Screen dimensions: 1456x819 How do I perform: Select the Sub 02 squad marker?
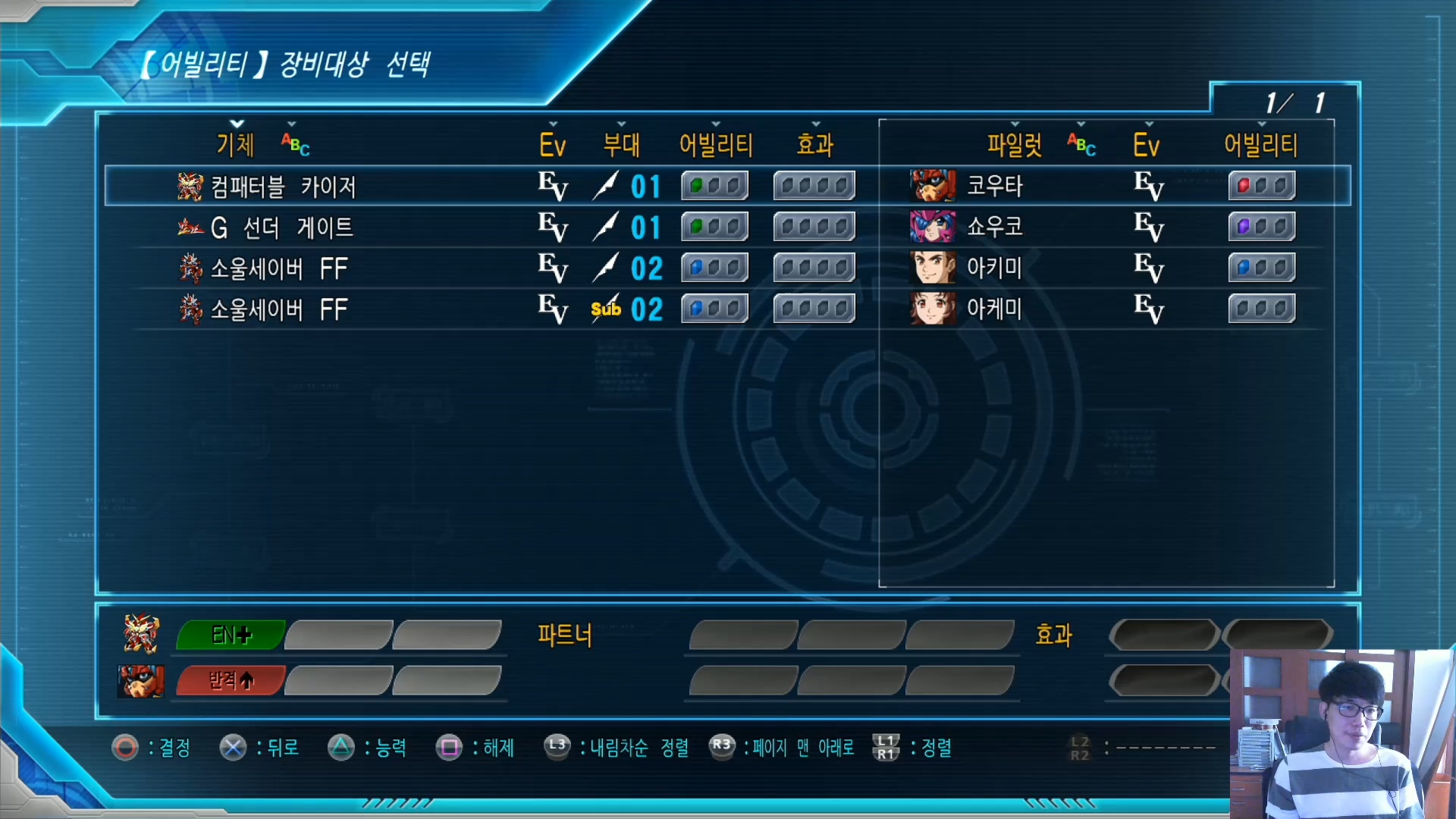[626, 309]
